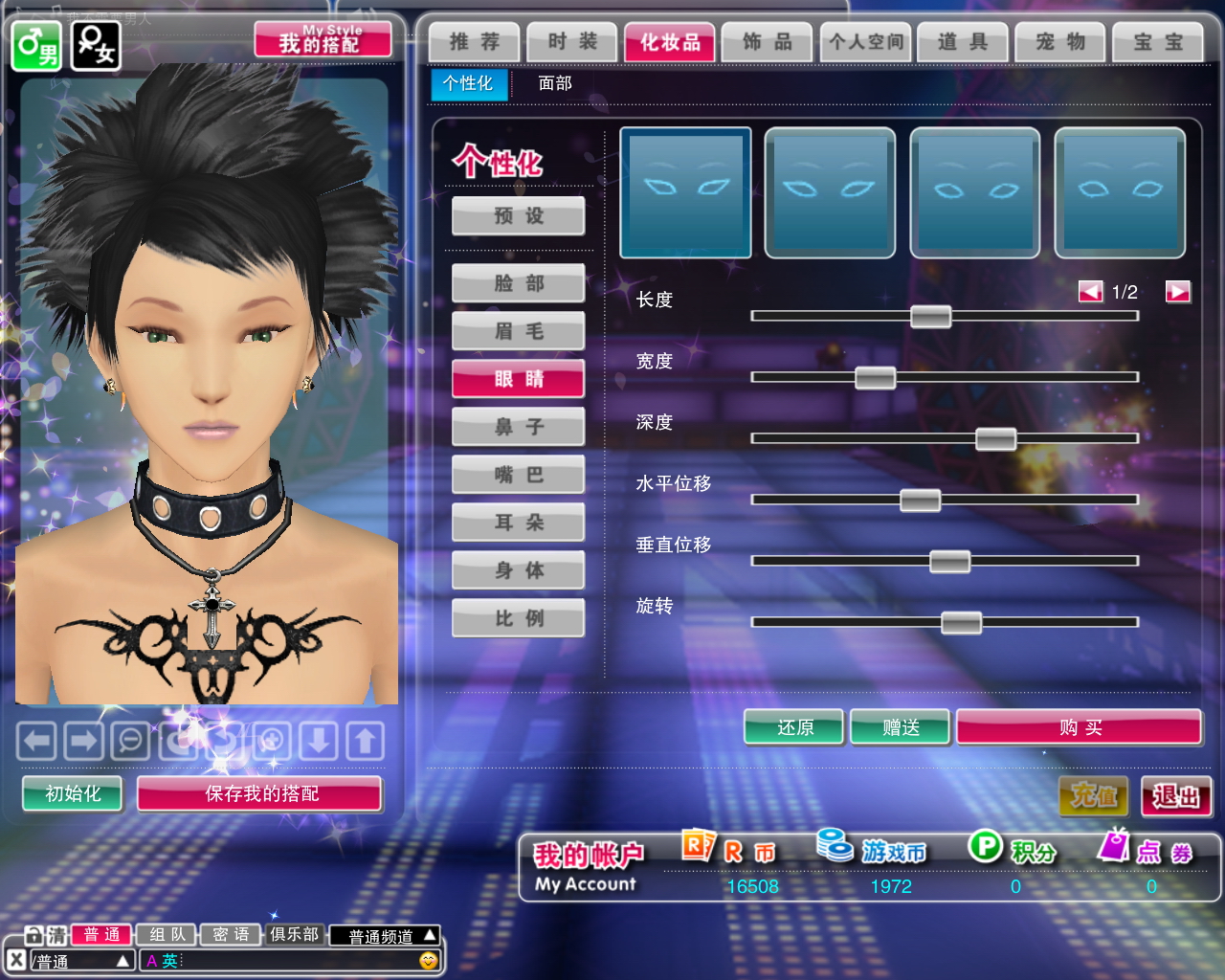The width and height of the screenshot is (1225, 980).
Task: Save outfit with 保存我的搭配
Action: click(x=260, y=793)
